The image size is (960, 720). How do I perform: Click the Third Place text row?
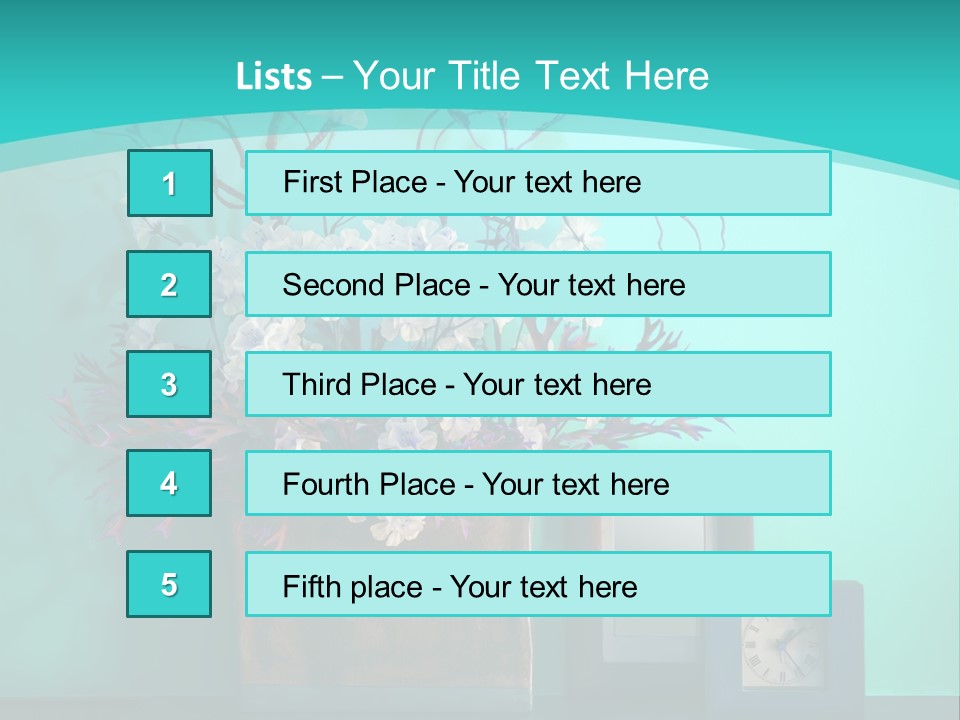click(538, 384)
